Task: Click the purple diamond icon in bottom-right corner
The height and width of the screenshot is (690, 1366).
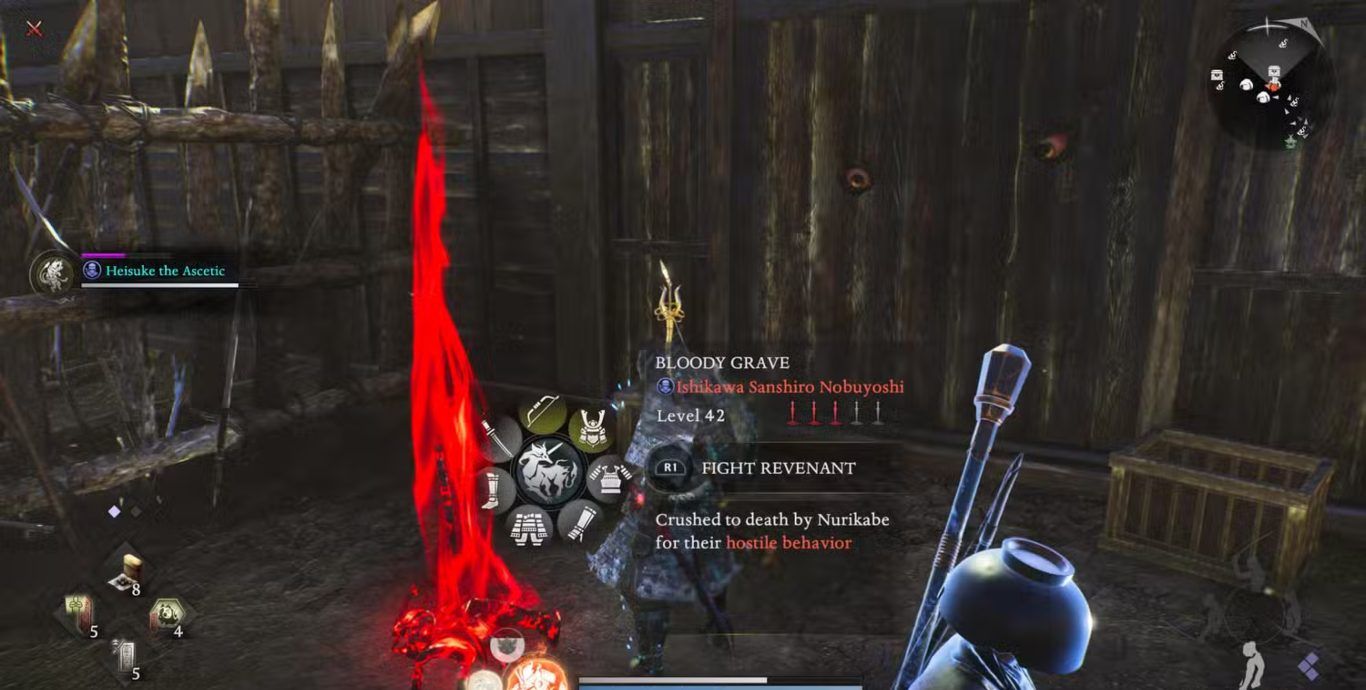Action: (x=1308, y=665)
